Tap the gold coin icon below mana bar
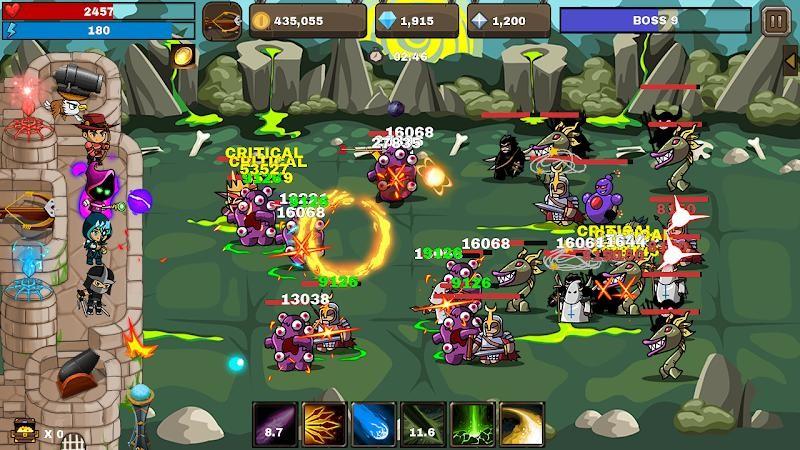800x450 pixels. pyautogui.click(x=182, y=56)
